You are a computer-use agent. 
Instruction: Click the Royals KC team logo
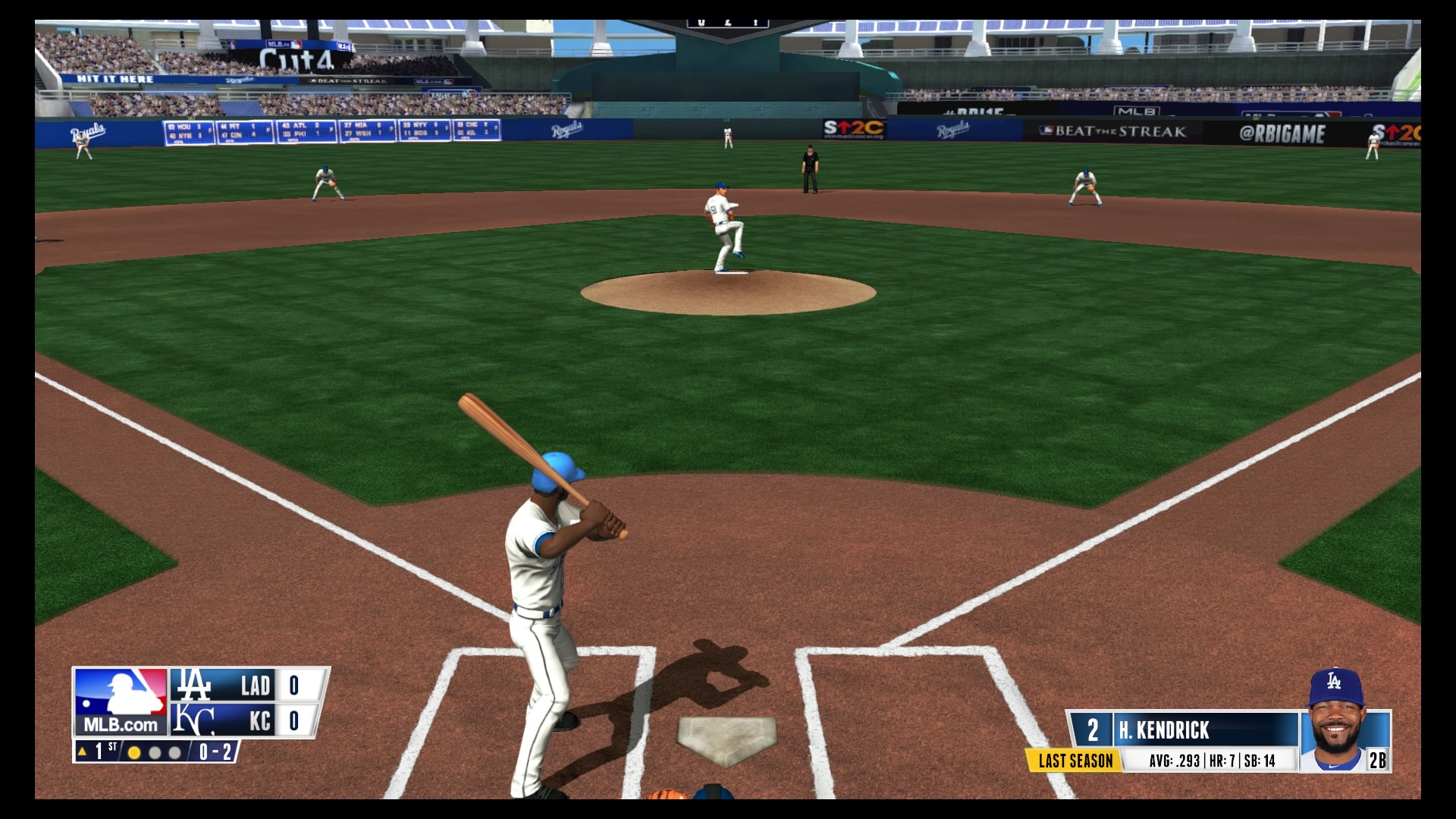(x=193, y=720)
